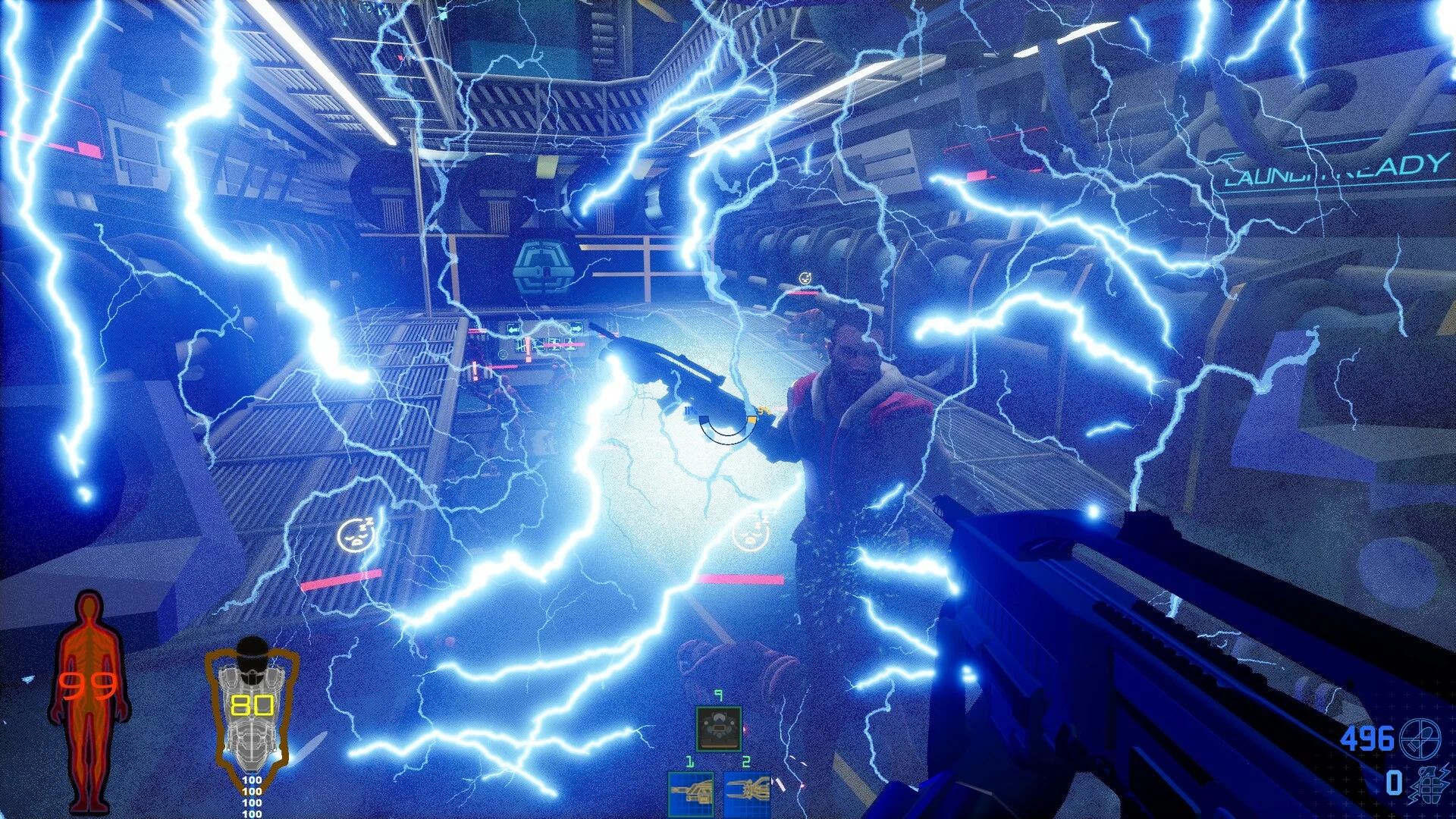Image resolution: width=1456 pixels, height=819 pixels.
Task: Click the bullet crosshair ammo icon
Action: pyautogui.click(x=1419, y=738)
